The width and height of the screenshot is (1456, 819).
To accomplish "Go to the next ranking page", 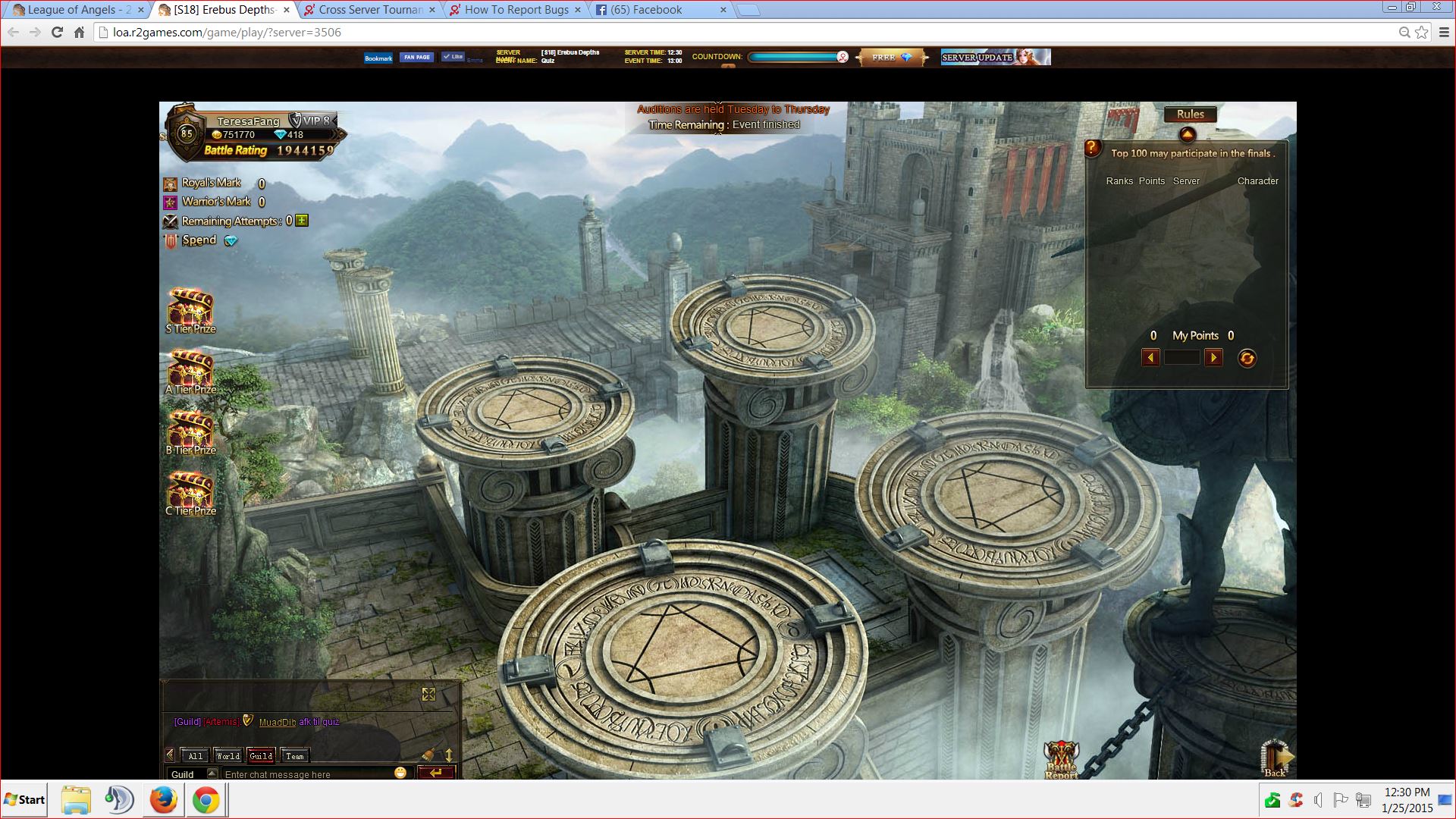I will (x=1213, y=358).
